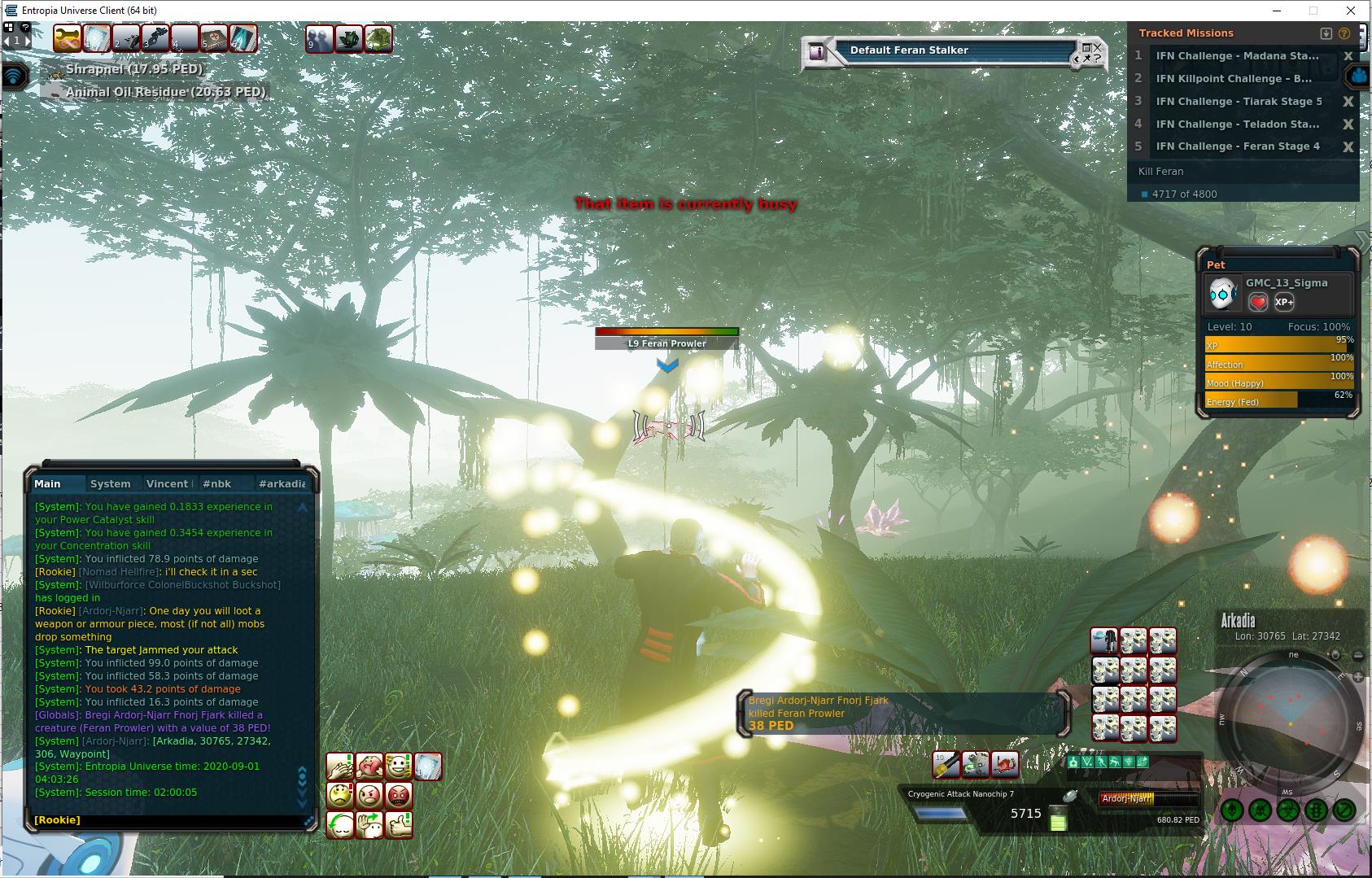Zoom in the radar with the plus button

point(1358,677)
